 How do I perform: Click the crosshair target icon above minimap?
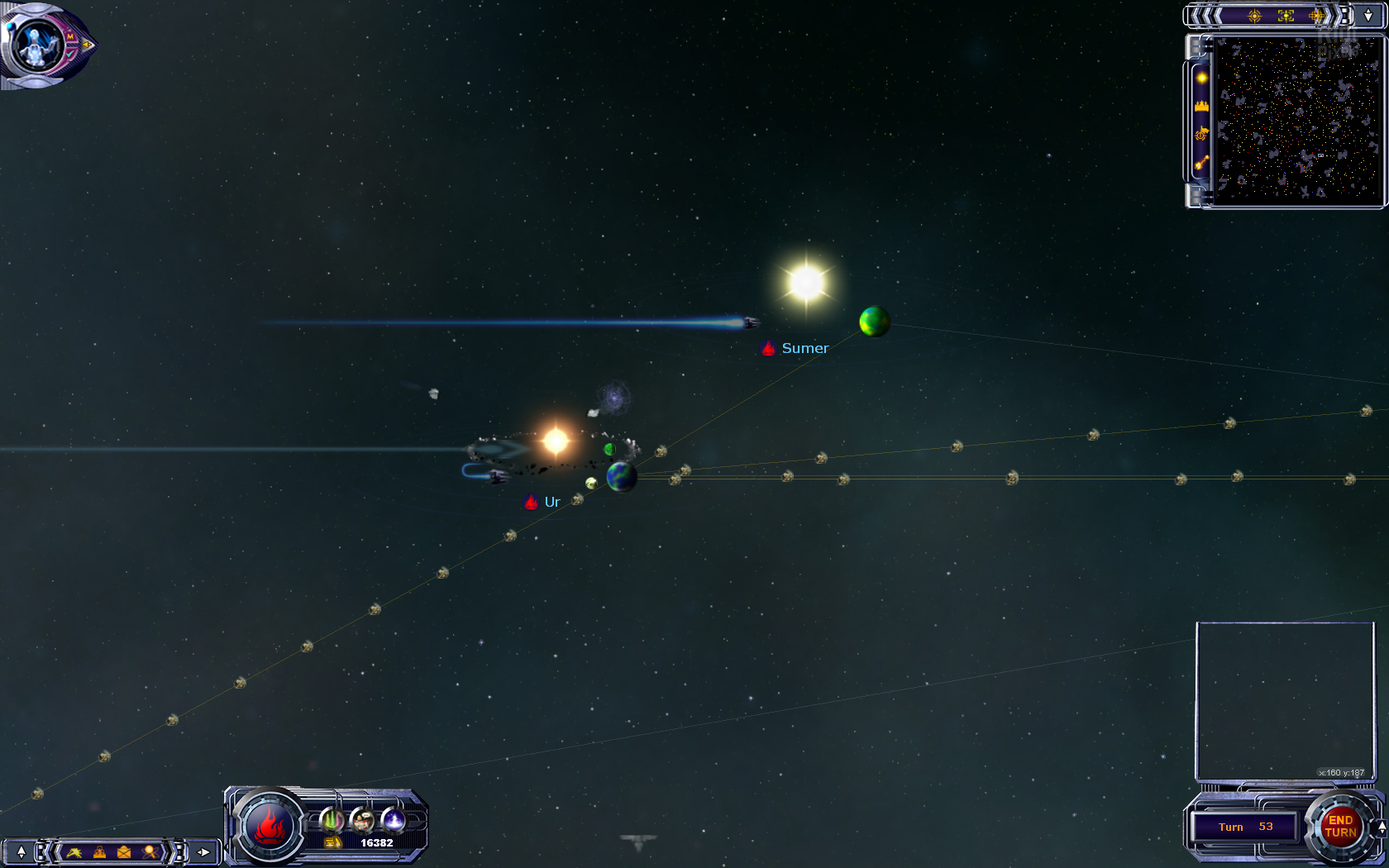(x=1254, y=16)
